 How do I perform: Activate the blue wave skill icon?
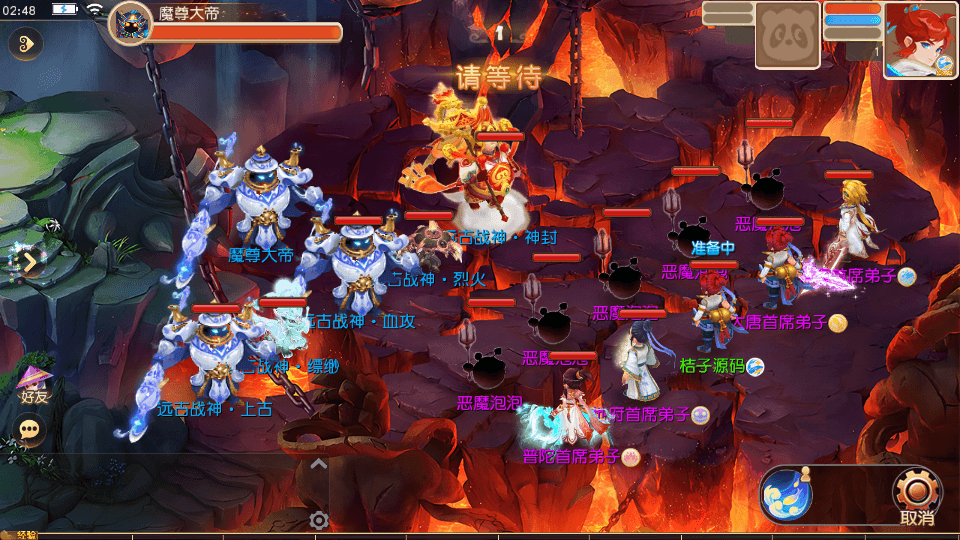785,494
